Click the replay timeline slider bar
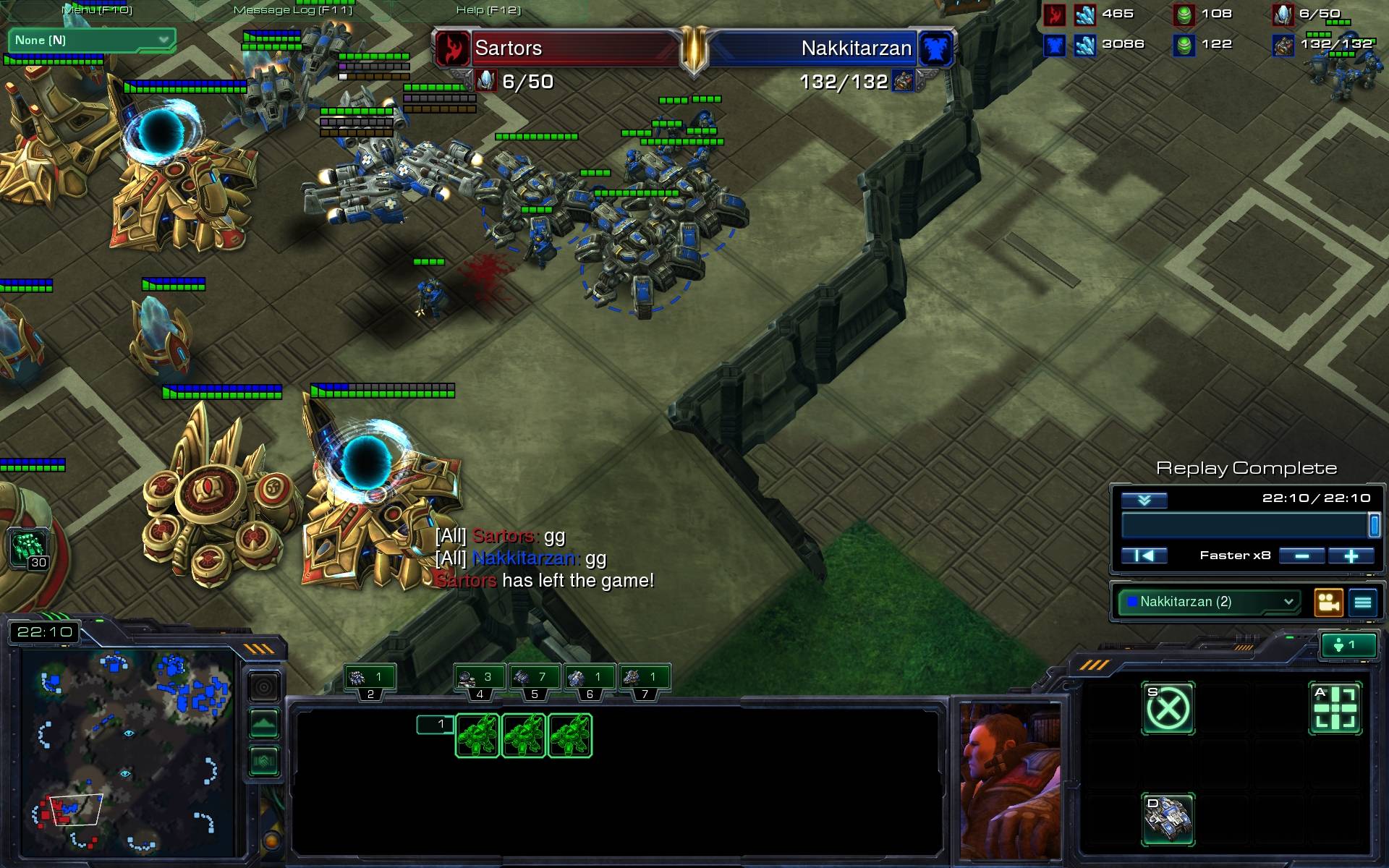The image size is (1389, 868). pos(1244,525)
